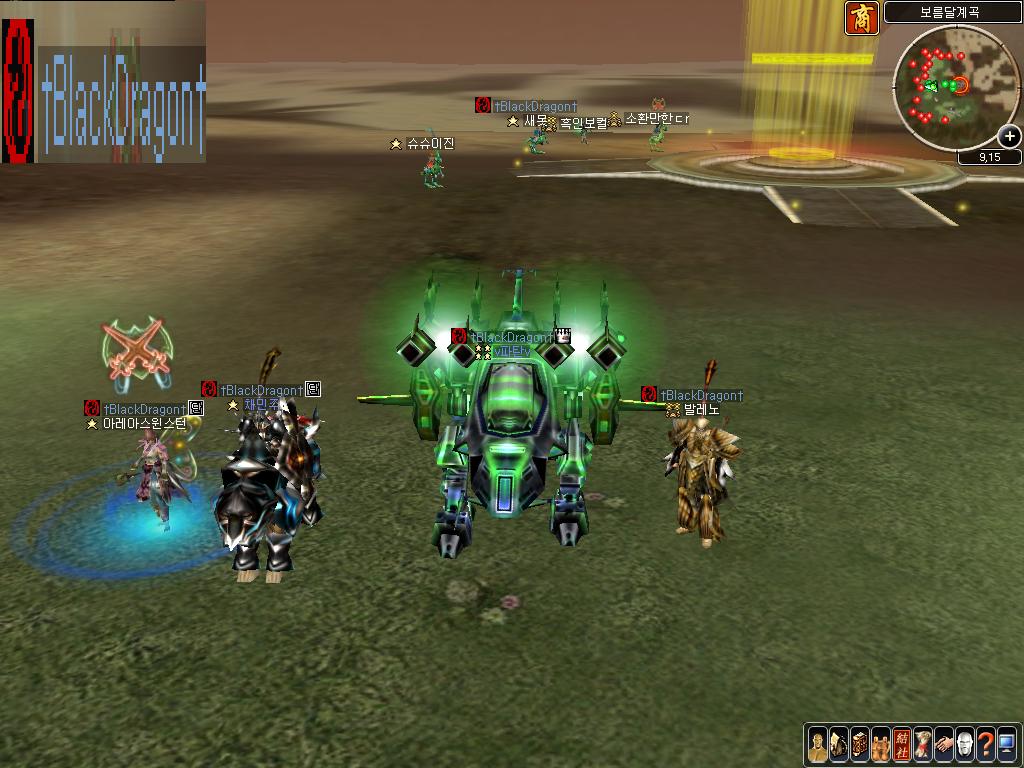Click the white bald face icon

[965, 744]
